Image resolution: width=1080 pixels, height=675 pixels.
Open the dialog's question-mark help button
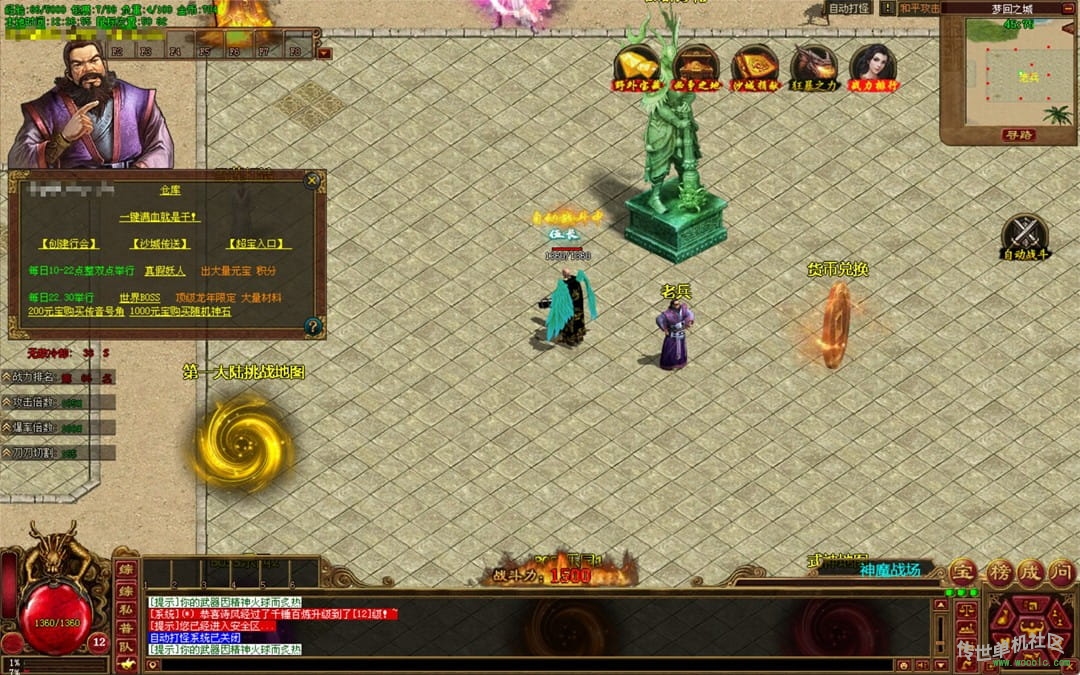[x=312, y=326]
